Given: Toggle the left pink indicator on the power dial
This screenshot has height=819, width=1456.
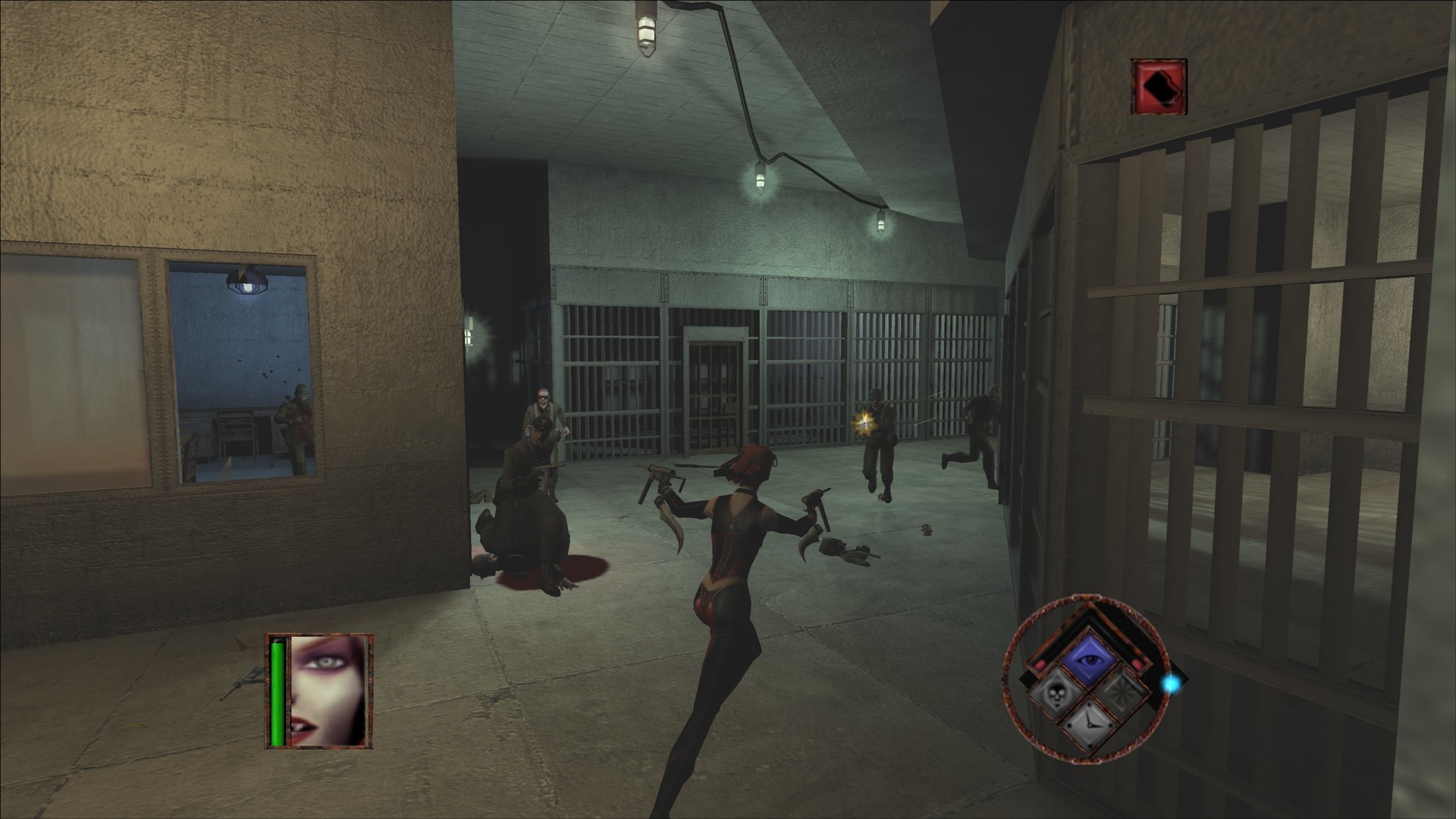Looking at the screenshot, I should tap(1040, 664).
